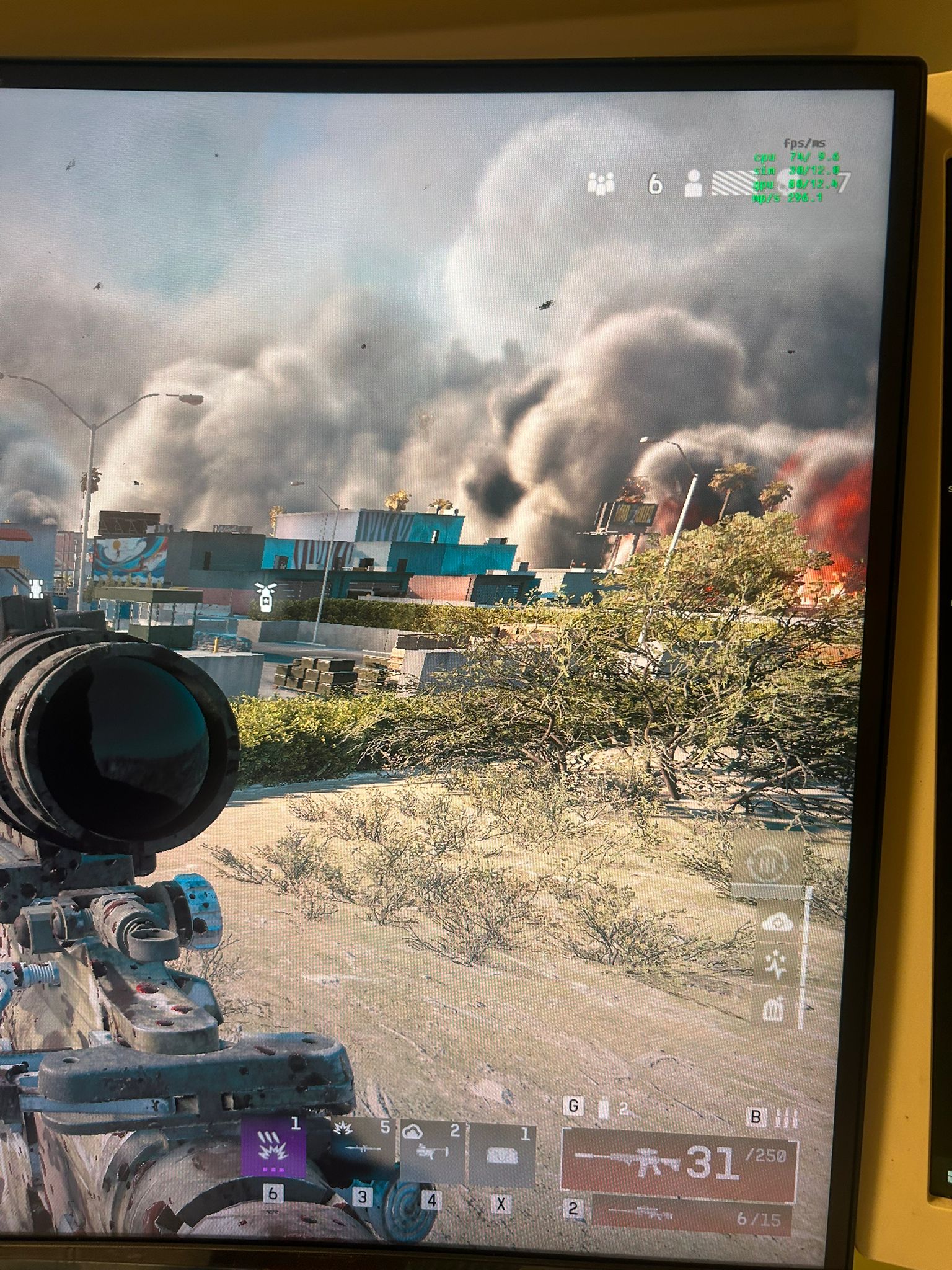Click the green fps/ms performance overlay
The height and width of the screenshot is (1270, 952).
pos(796,171)
